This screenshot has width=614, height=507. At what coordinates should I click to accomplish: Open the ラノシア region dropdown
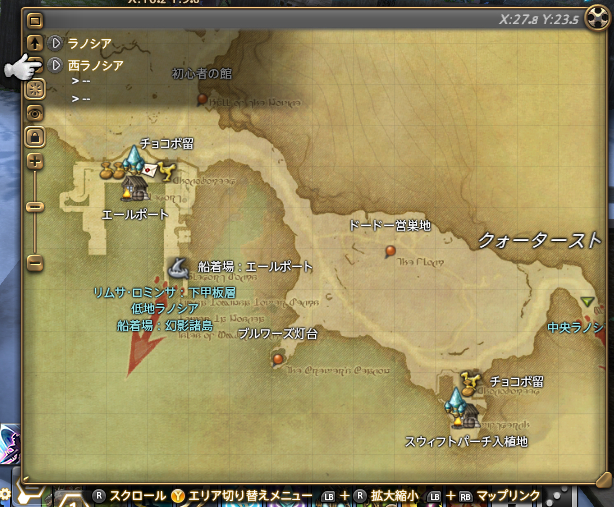pyautogui.click(x=54, y=44)
